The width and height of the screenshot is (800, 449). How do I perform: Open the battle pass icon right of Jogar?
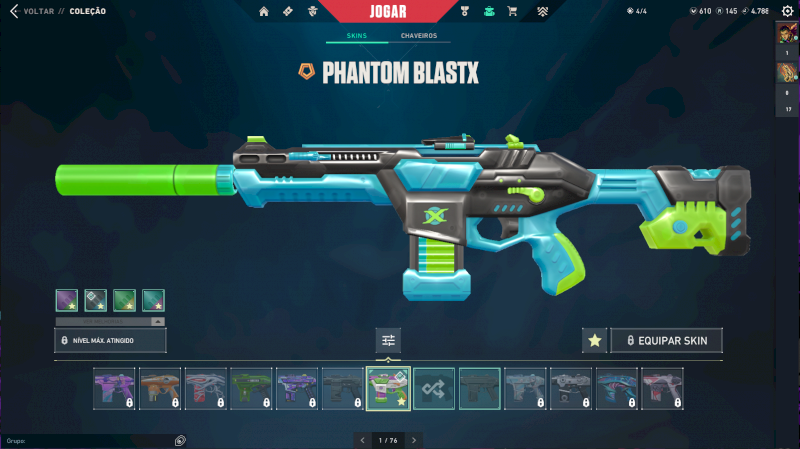[465, 11]
